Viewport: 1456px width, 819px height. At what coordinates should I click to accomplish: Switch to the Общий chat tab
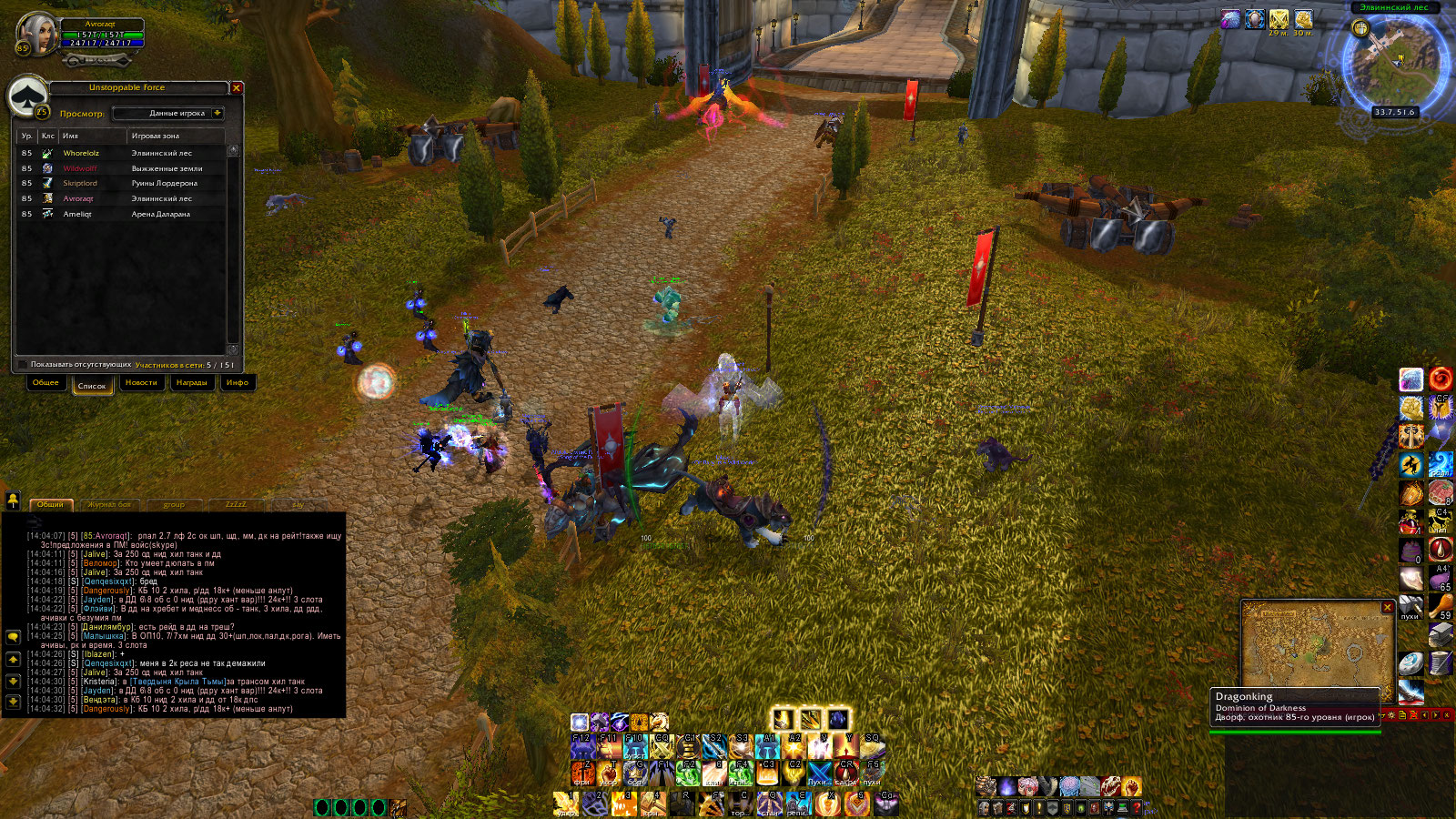(x=50, y=504)
